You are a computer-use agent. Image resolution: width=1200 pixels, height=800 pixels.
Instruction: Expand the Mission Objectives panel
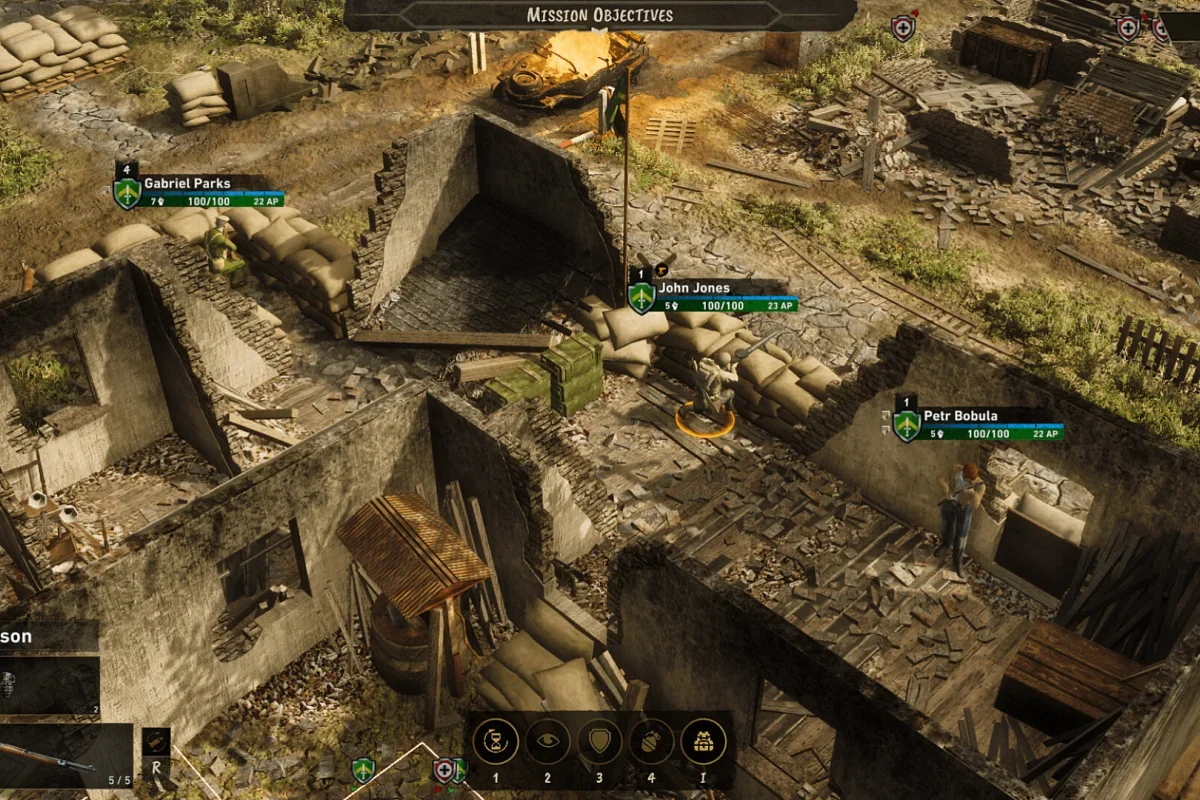[x=600, y=15]
